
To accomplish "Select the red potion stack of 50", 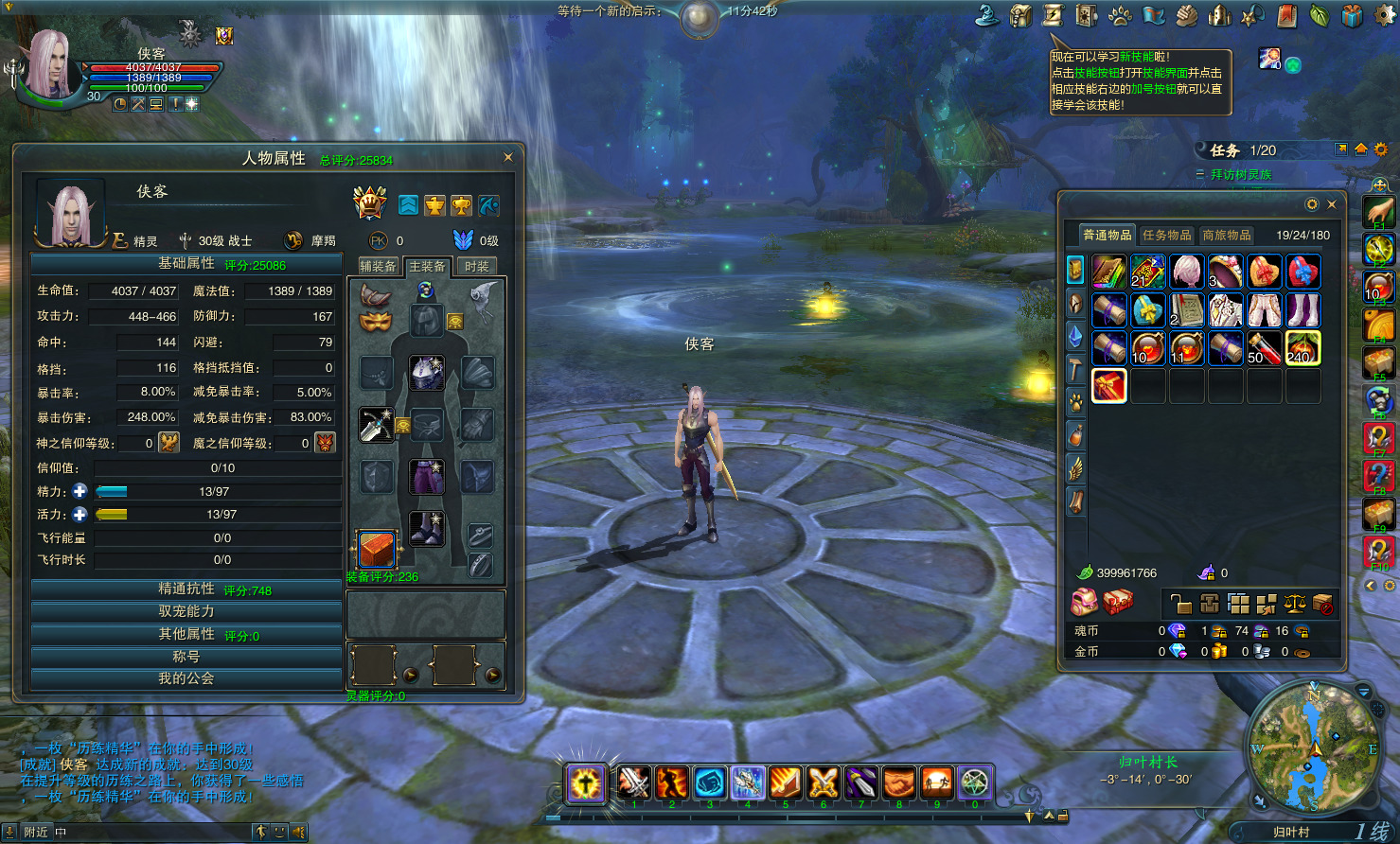I will click(1264, 348).
